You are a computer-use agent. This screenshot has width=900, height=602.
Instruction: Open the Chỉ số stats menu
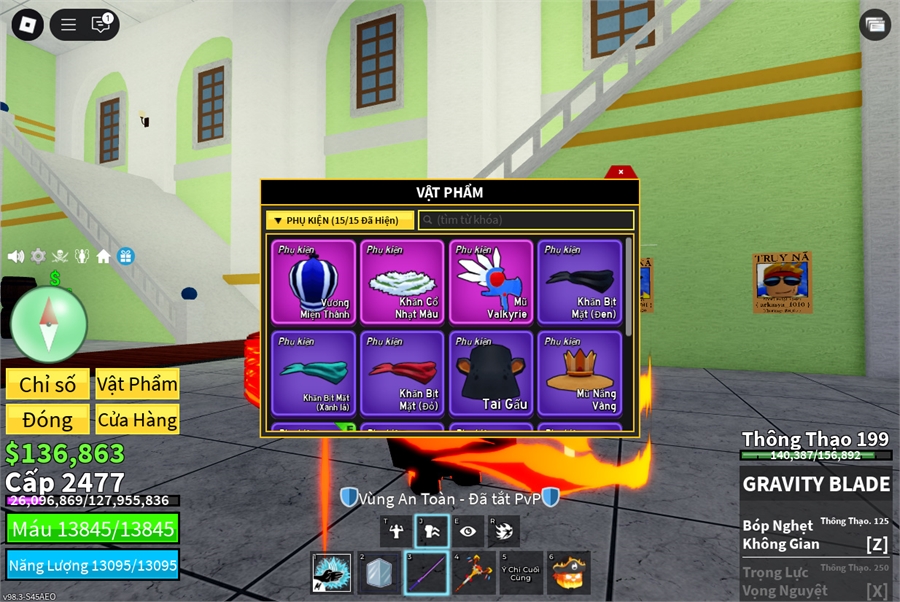pos(47,384)
